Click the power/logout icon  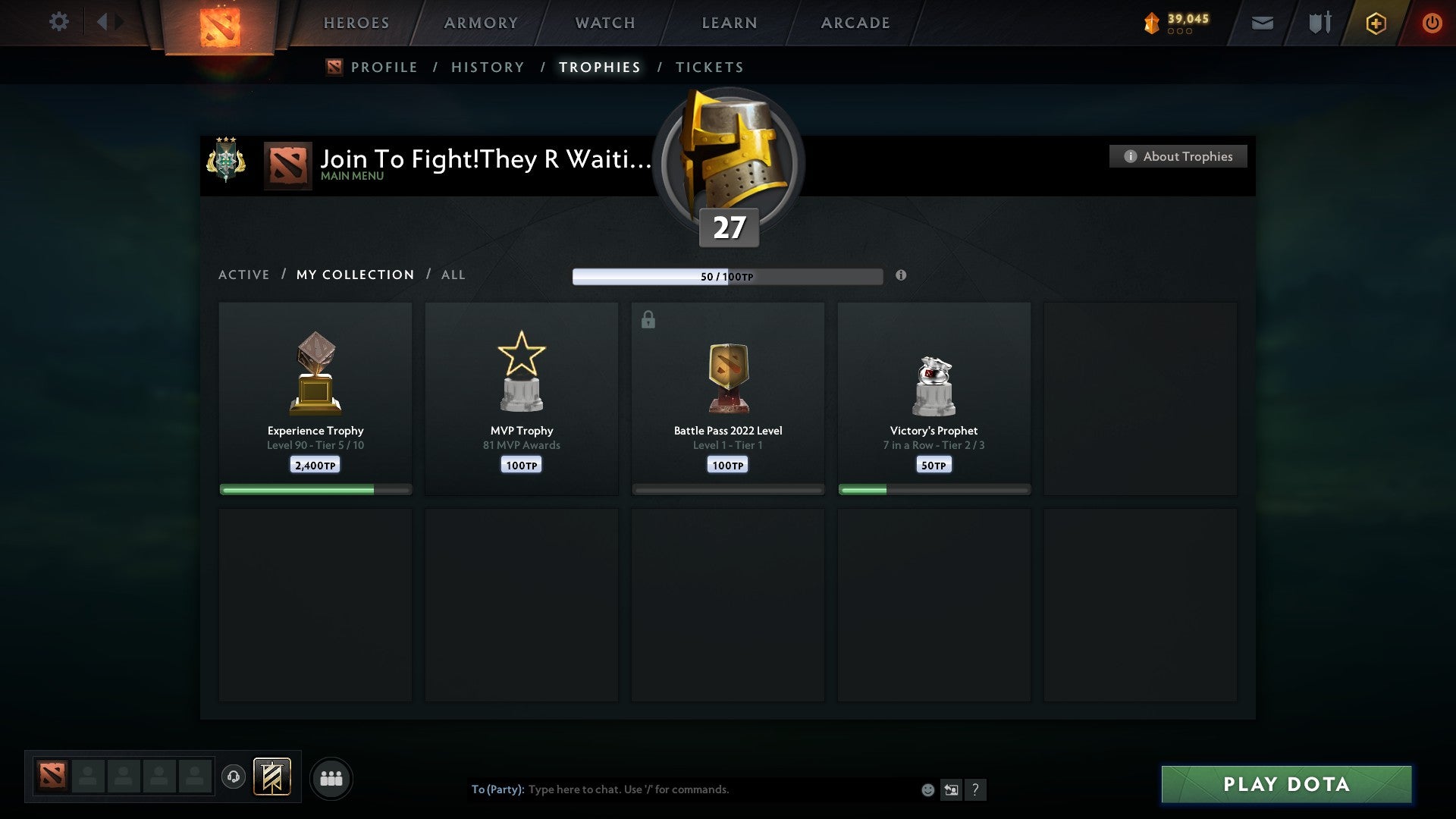pos(1432,23)
